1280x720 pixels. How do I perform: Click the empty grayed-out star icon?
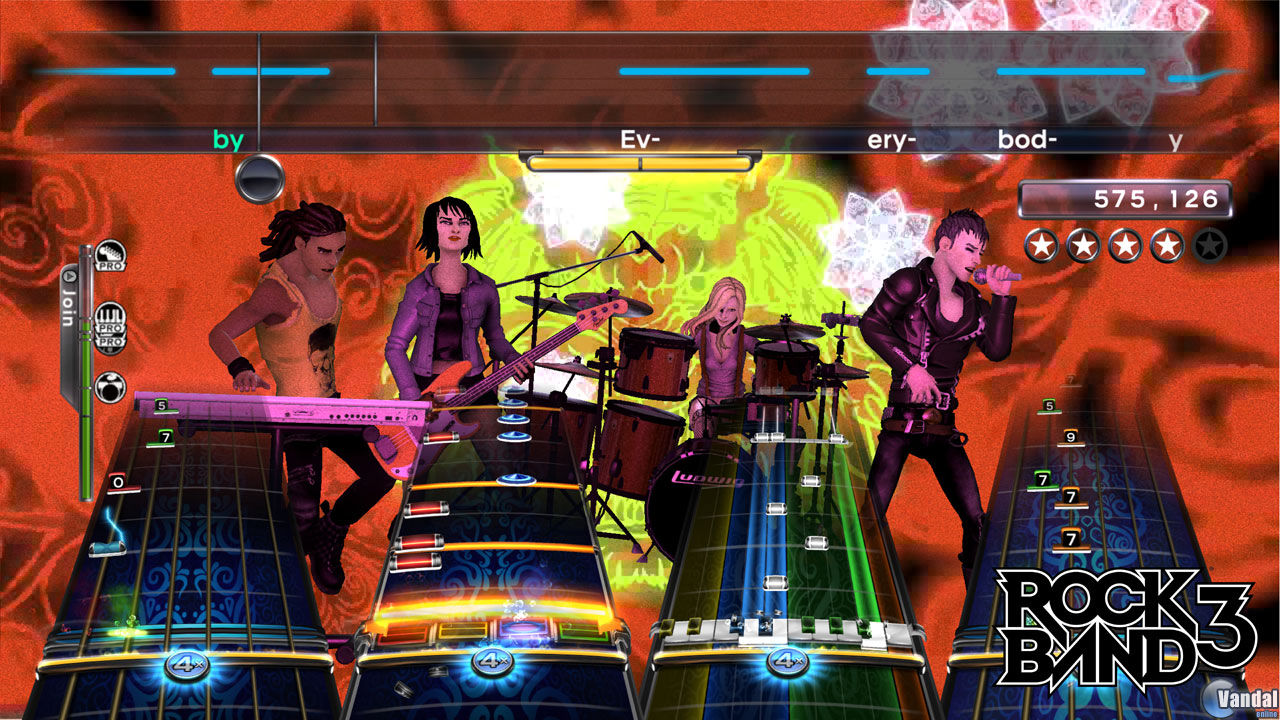(x=1209, y=245)
